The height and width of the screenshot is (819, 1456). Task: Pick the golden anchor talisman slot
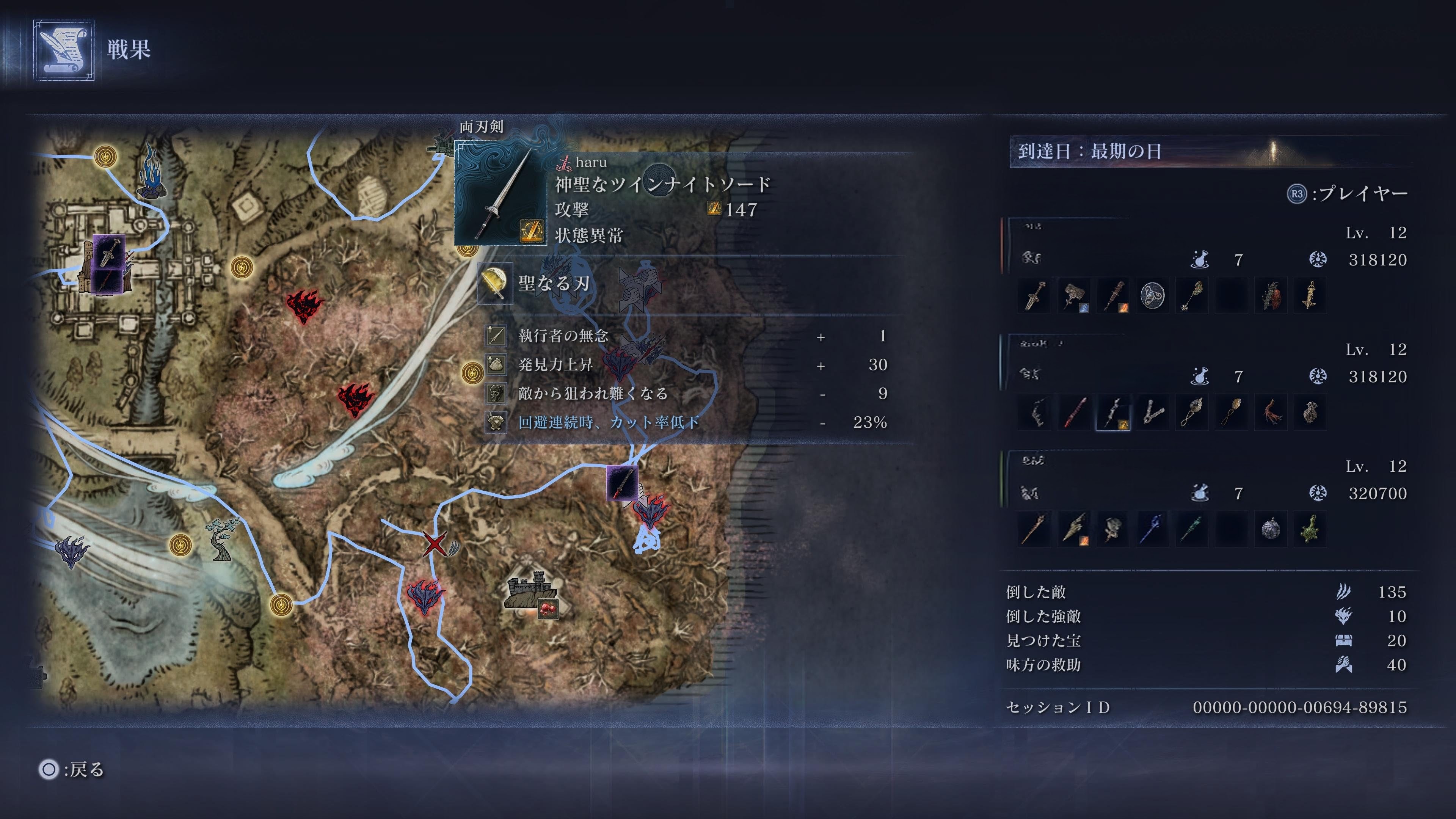1310,296
